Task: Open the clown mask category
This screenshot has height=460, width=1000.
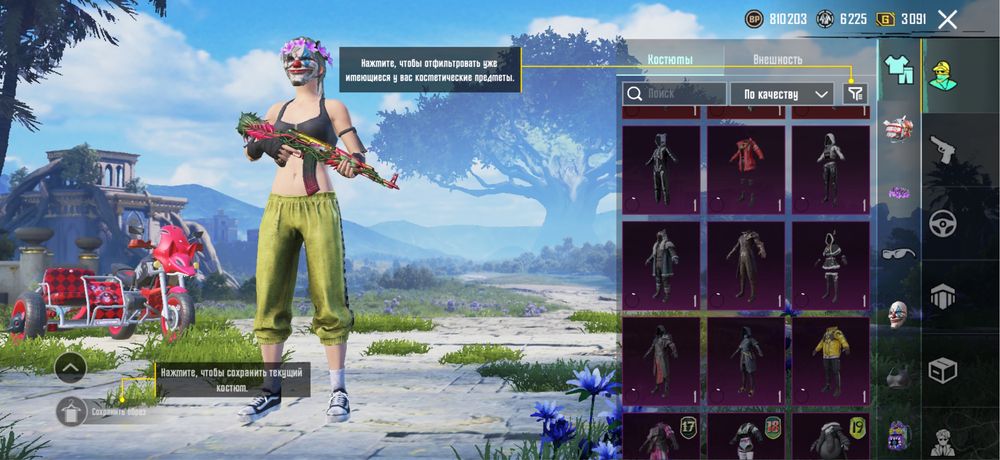Action: pos(898,314)
